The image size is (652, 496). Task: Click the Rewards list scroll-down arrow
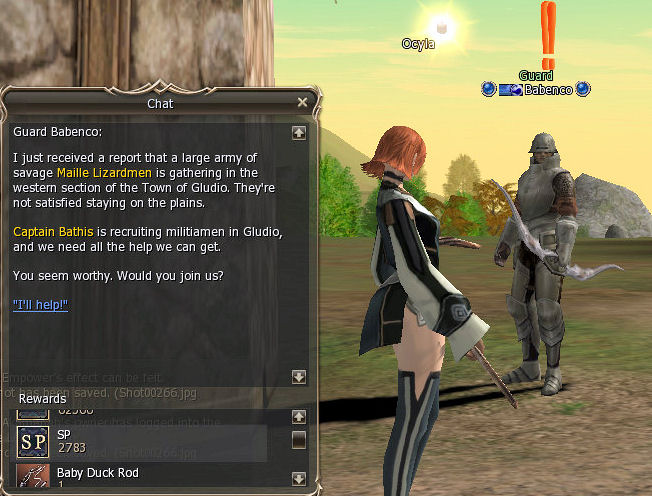click(x=298, y=478)
